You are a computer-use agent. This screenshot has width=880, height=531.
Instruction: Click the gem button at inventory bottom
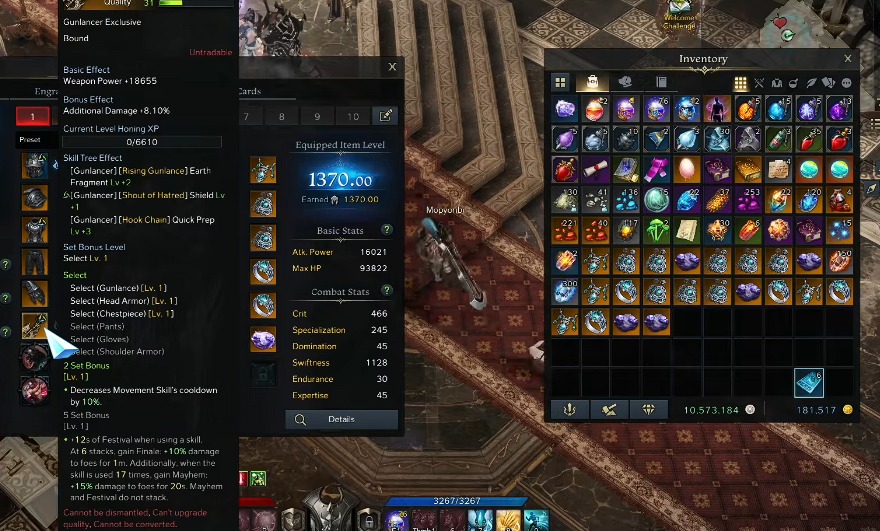[648, 409]
